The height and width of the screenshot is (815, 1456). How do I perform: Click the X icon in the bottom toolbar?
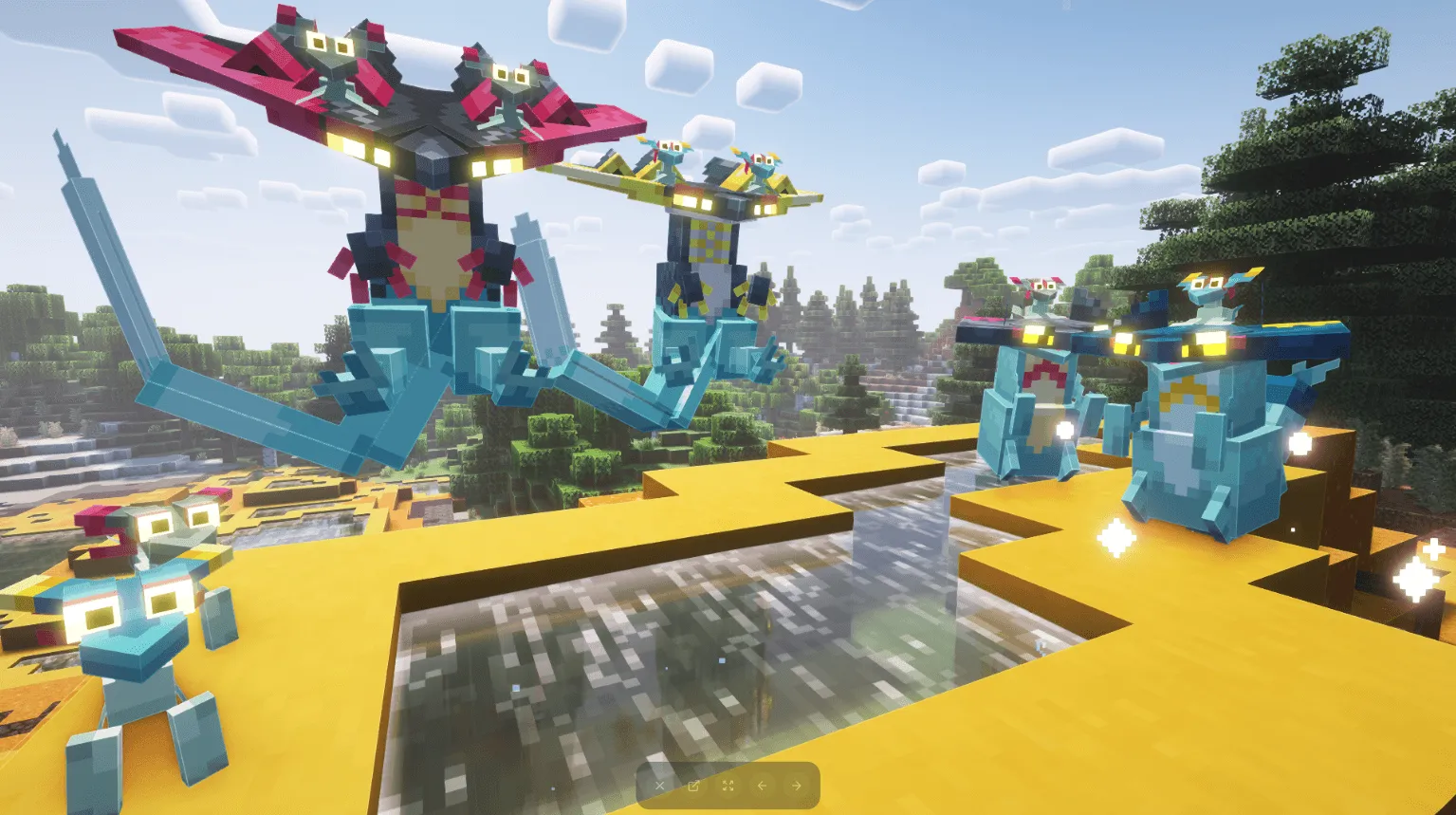[x=659, y=786]
